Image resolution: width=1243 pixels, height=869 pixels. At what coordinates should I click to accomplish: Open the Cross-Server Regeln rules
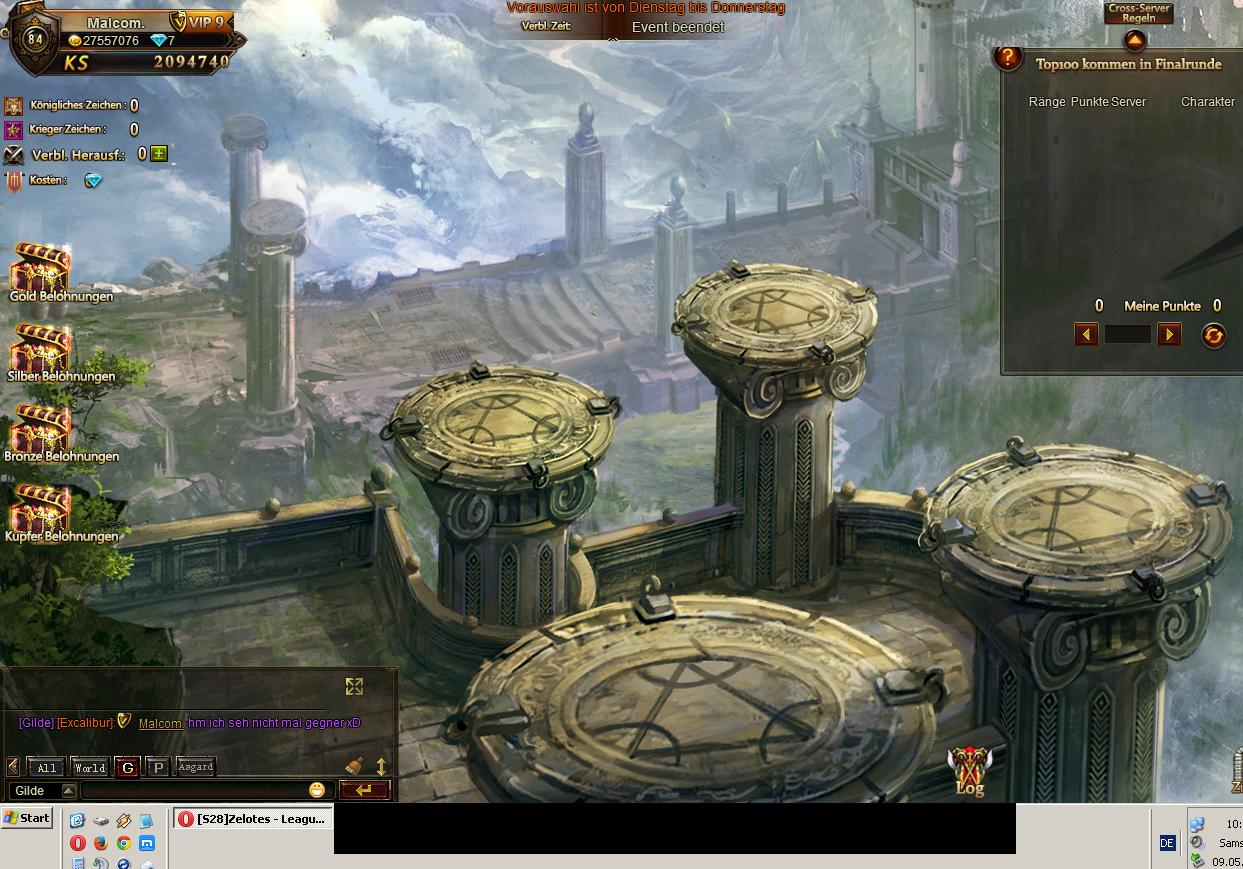pyautogui.click(x=1138, y=13)
